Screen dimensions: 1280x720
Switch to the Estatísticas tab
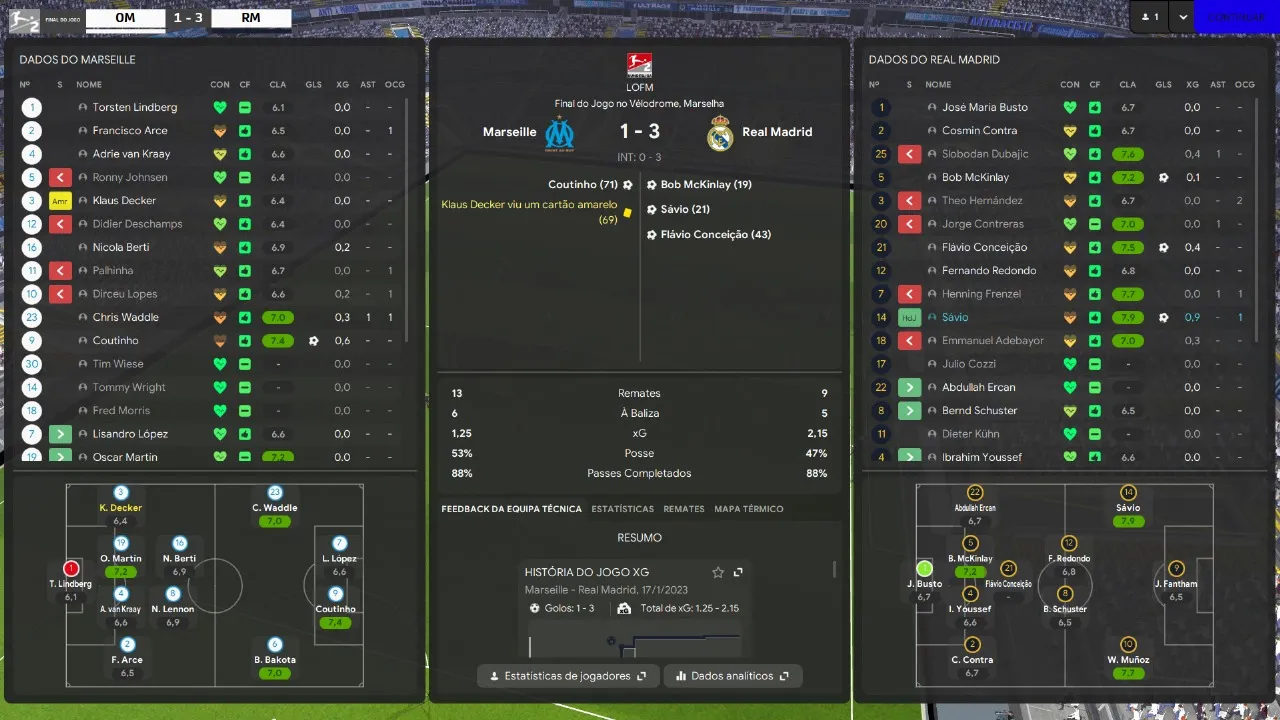(622, 509)
